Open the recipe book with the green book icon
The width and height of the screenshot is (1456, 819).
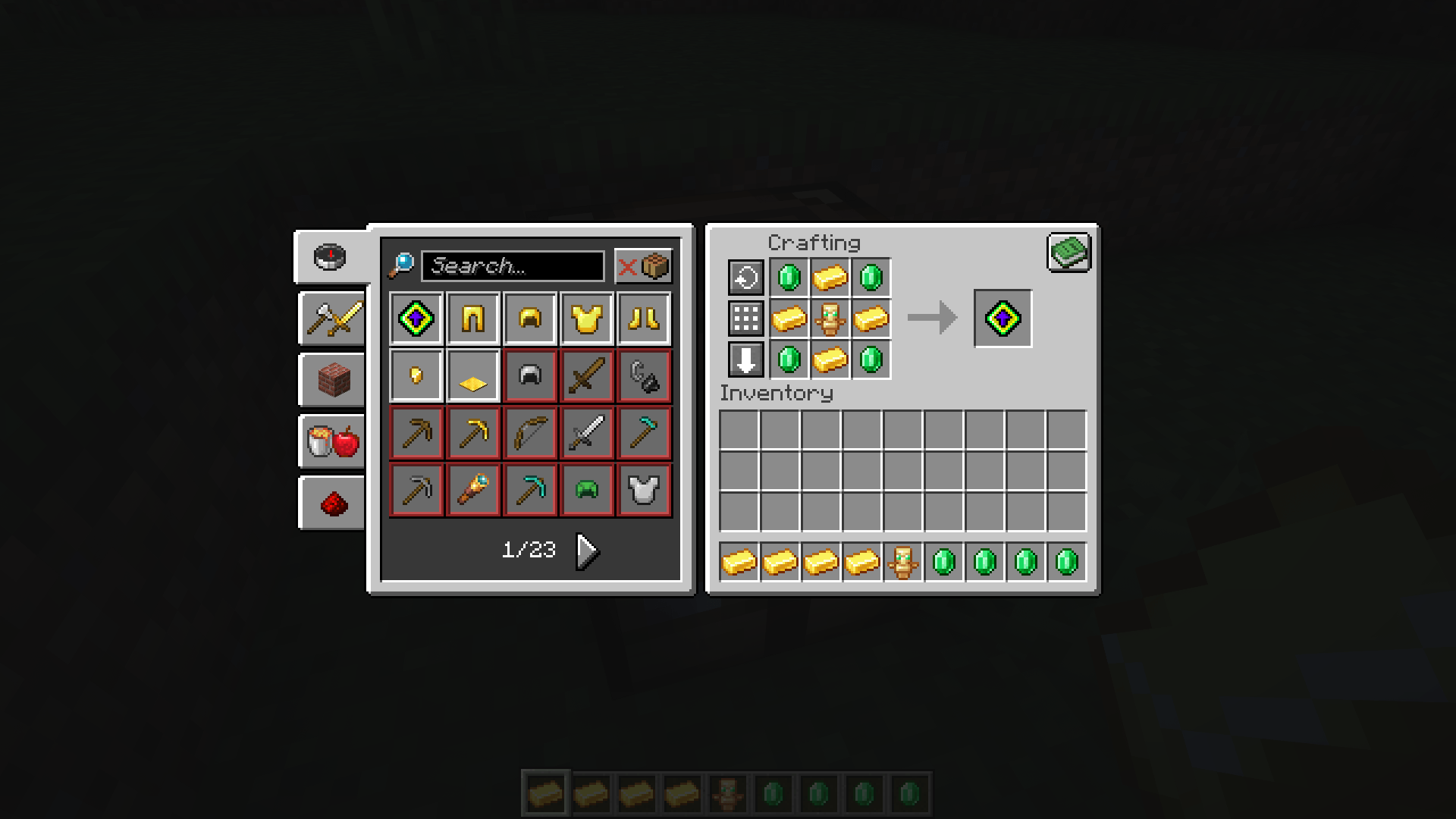[1068, 253]
